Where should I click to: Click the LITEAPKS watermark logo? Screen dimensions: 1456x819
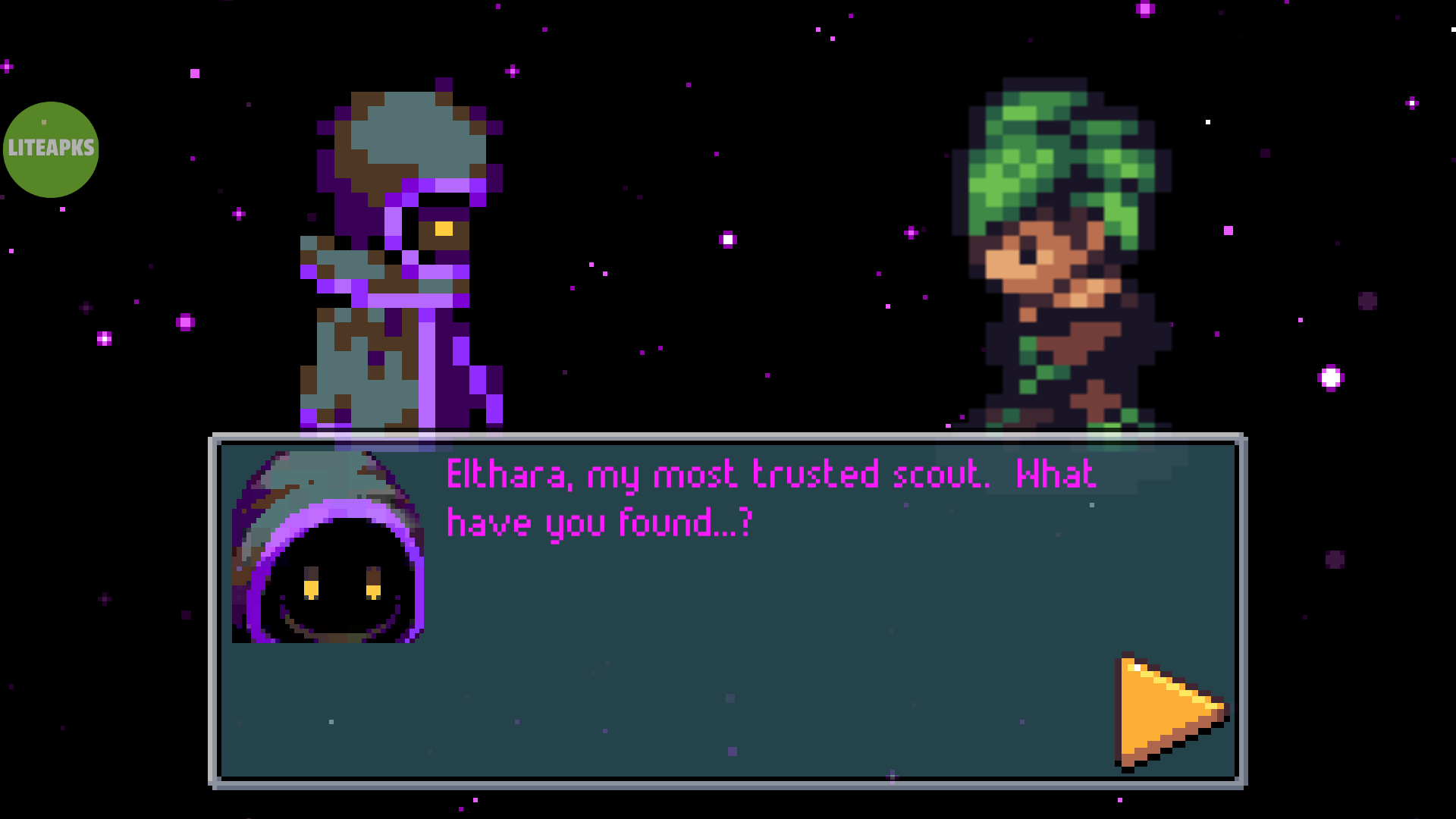point(51,149)
